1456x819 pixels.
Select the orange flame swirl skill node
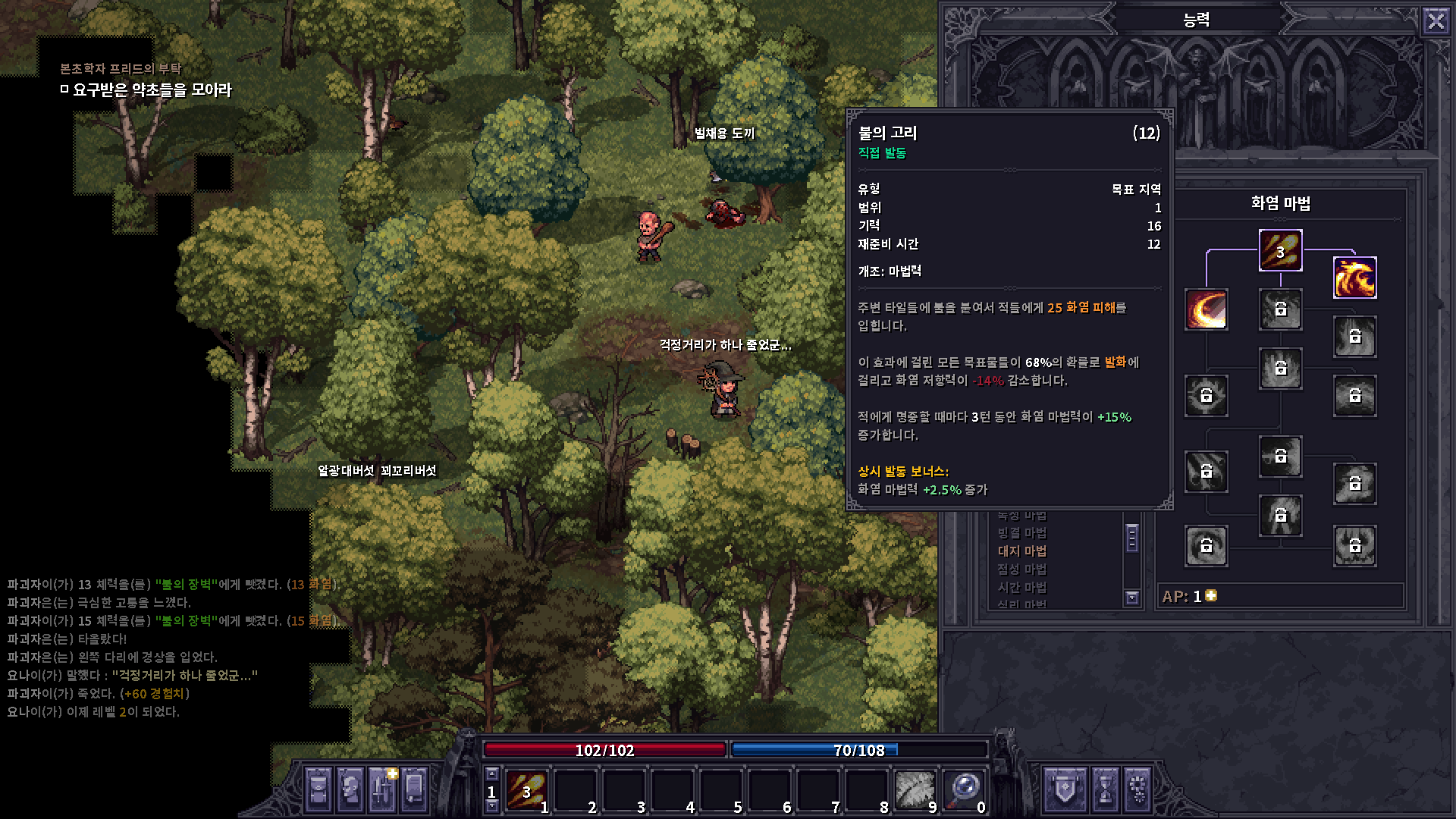click(1354, 278)
